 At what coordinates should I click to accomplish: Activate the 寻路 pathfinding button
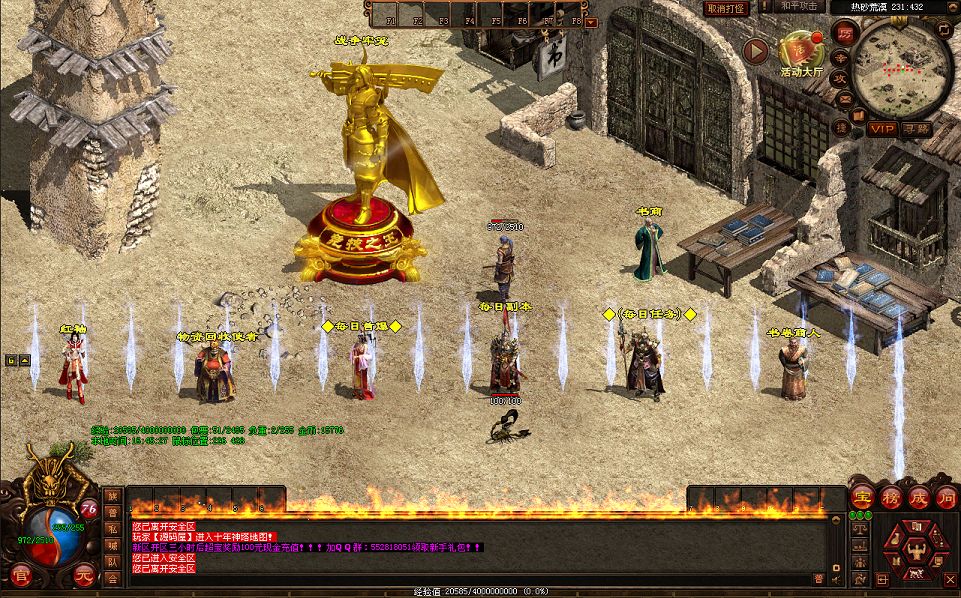917,128
